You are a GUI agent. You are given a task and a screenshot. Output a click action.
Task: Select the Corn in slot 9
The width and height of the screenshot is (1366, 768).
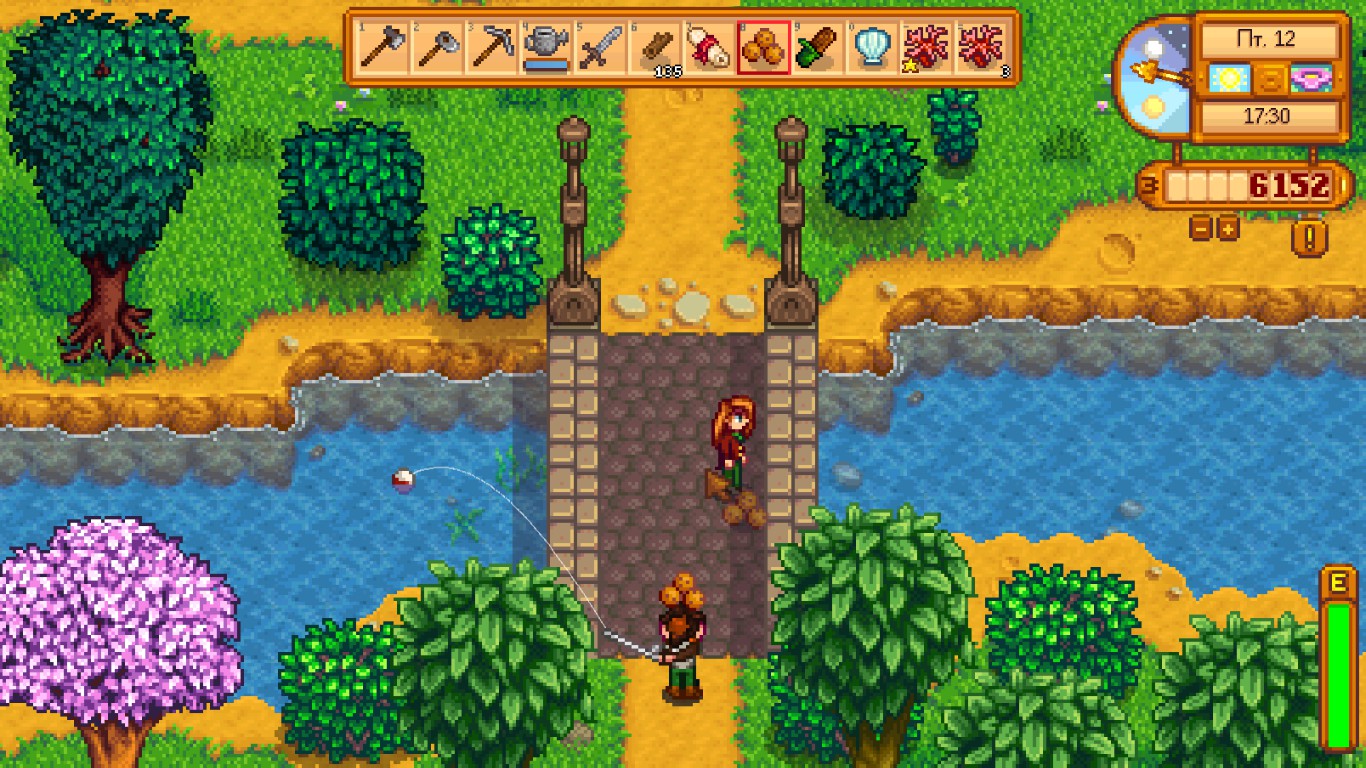tap(816, 45)
